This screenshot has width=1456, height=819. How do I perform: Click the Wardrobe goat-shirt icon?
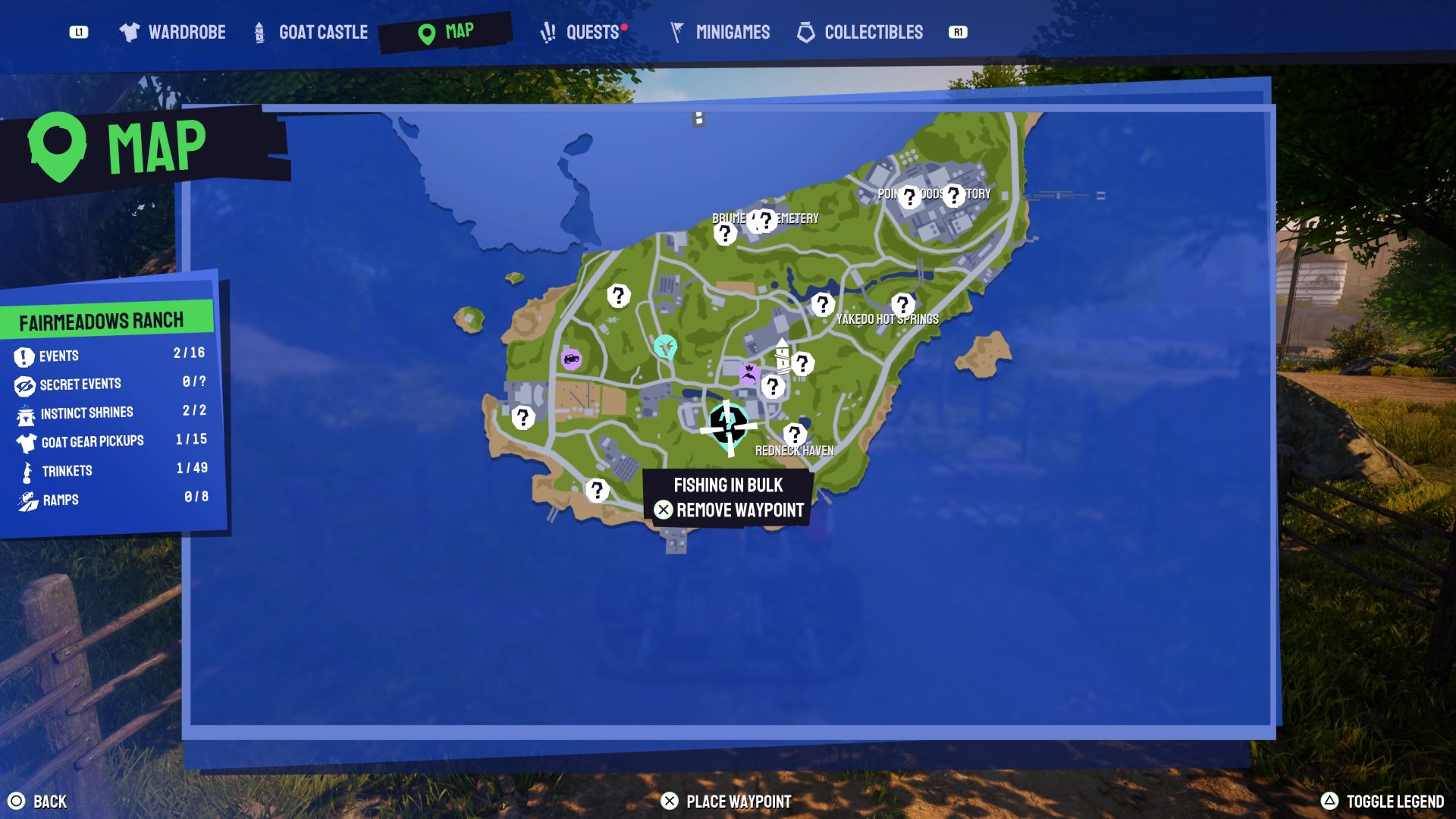tap(130, 32)
